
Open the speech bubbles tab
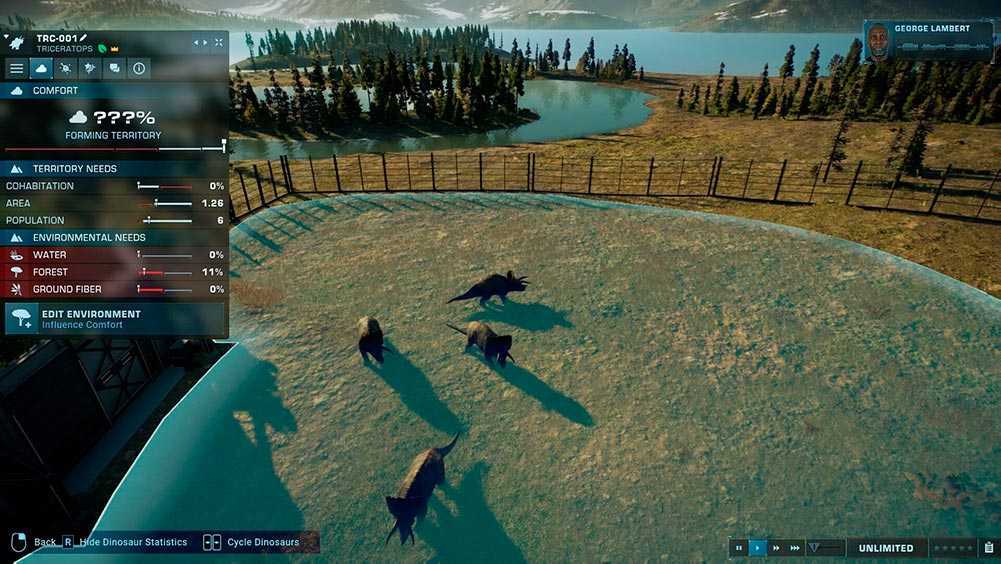(114, 68)
